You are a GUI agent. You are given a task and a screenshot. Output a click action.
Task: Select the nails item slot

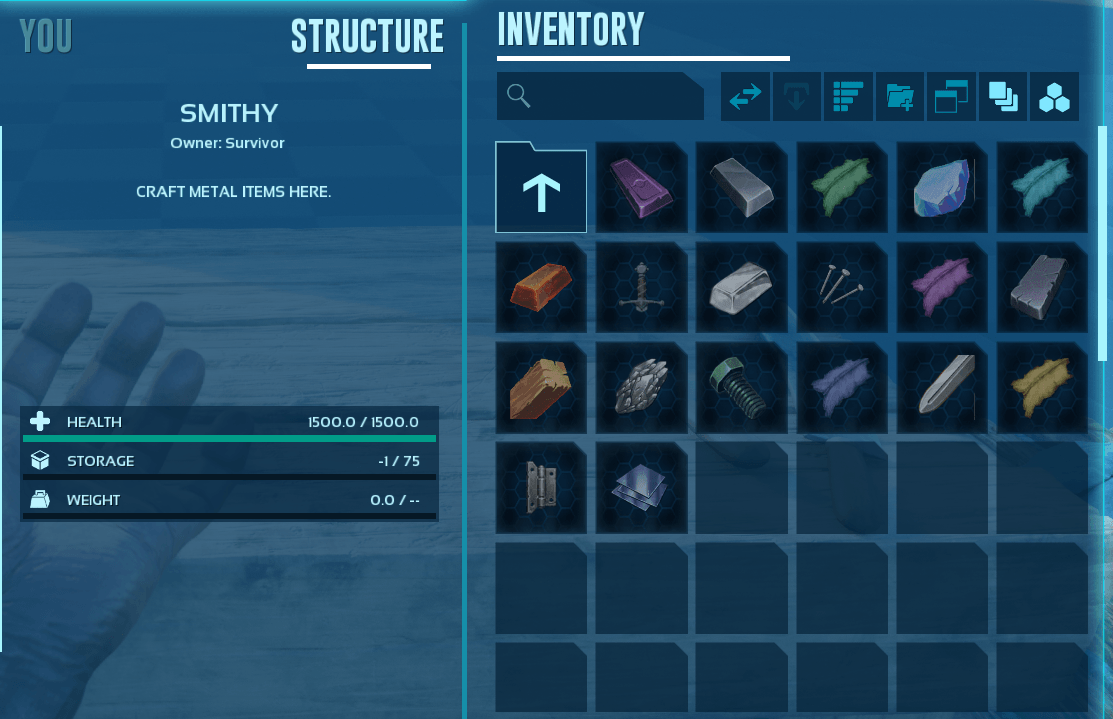842,288
